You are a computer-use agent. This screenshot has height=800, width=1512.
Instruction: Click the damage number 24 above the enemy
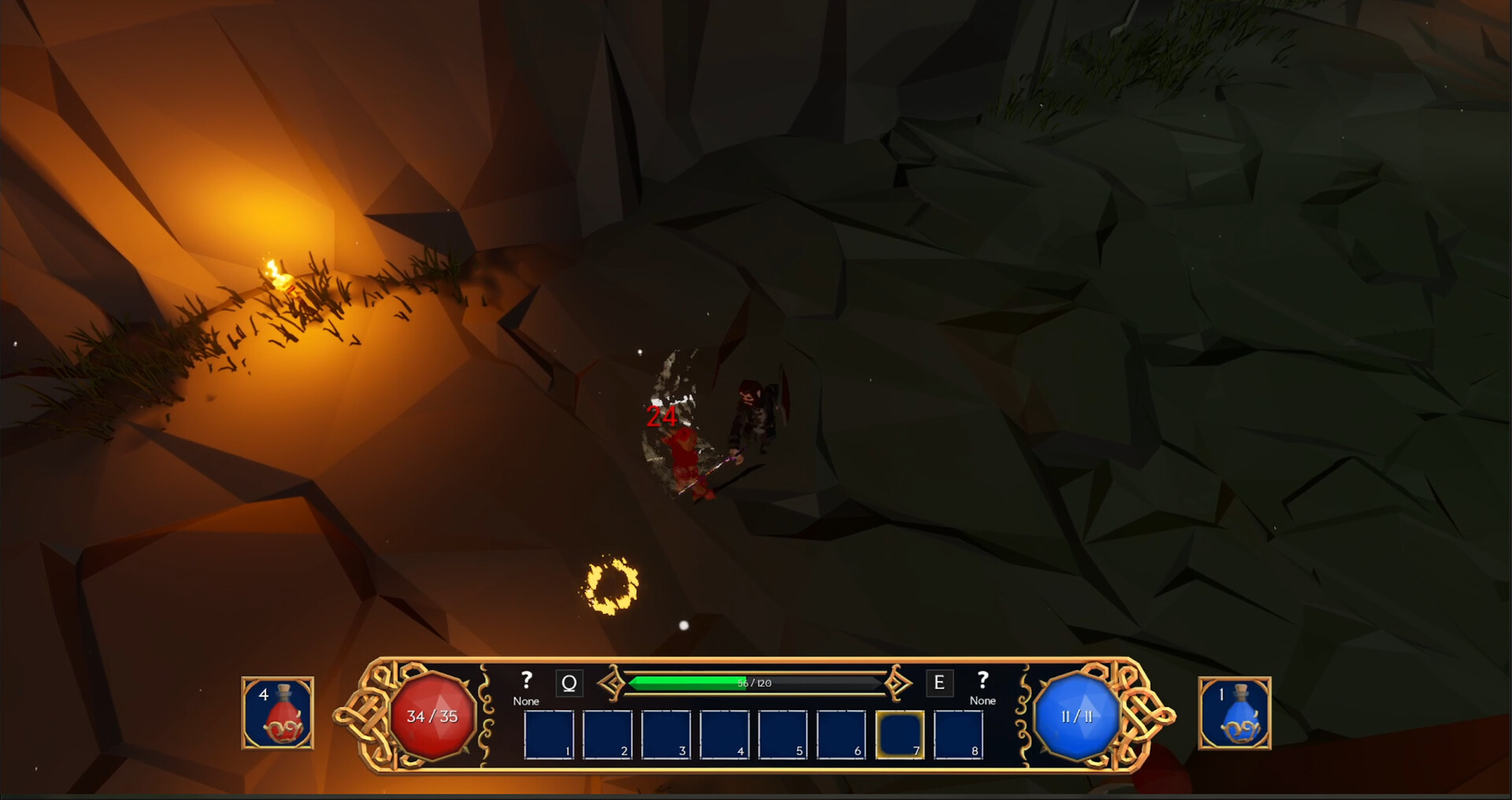click(661, 417)
